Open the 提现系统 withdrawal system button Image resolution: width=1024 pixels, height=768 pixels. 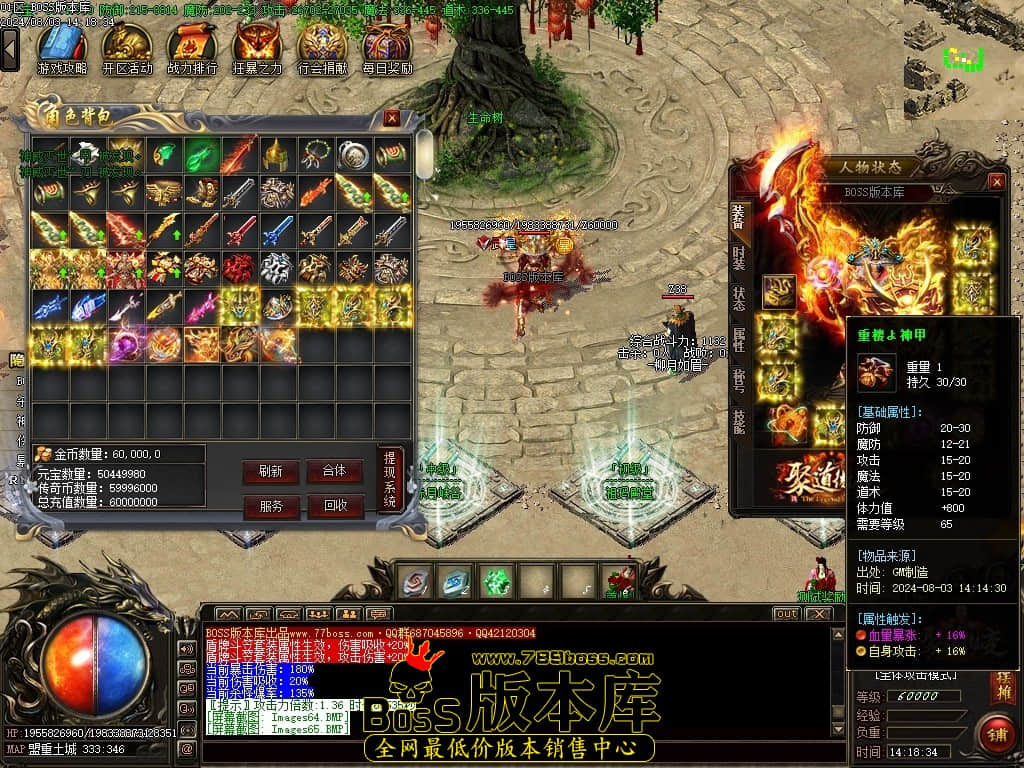pos(390,479)
